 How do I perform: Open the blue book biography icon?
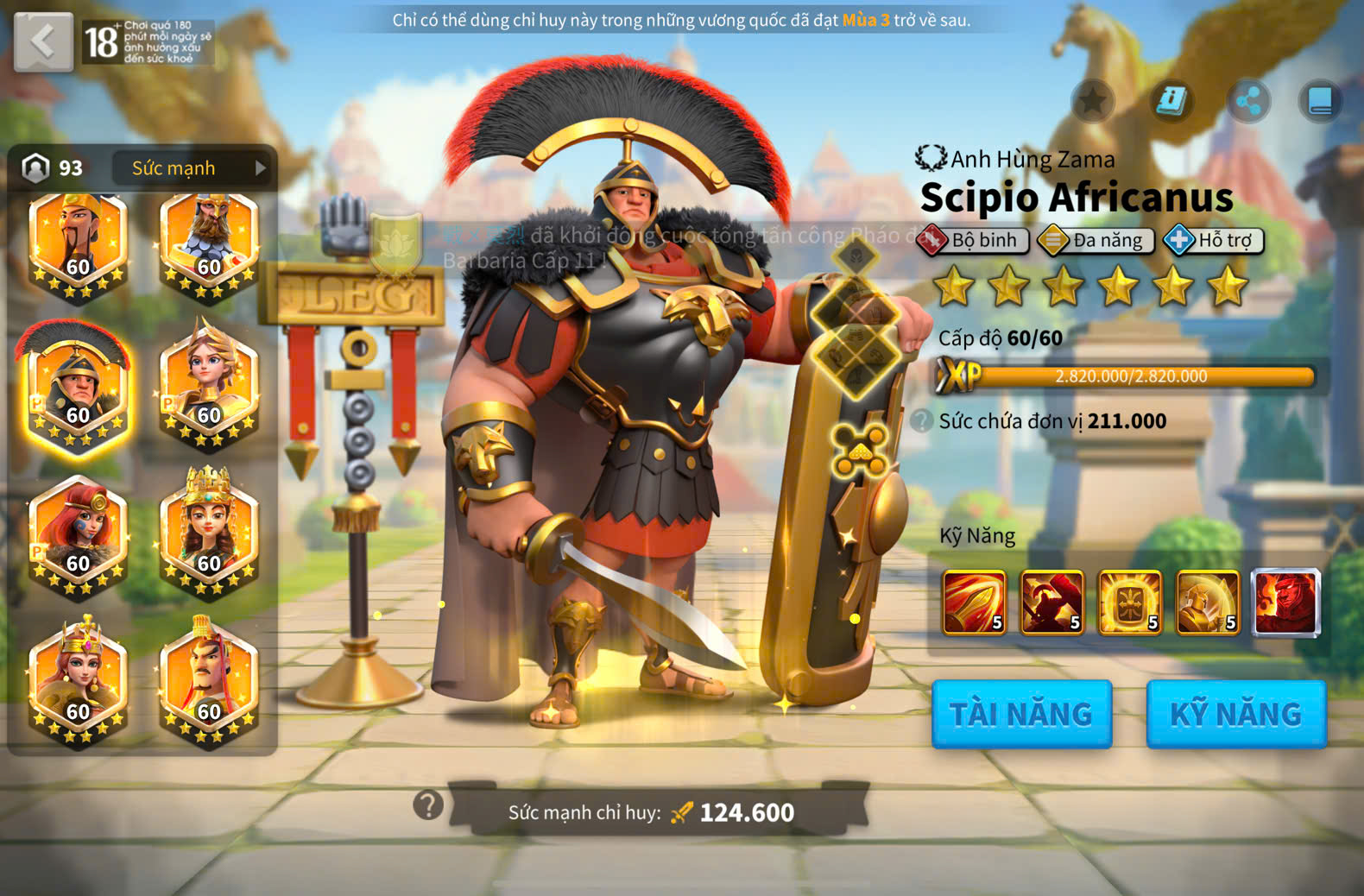tap(1320, 102)
